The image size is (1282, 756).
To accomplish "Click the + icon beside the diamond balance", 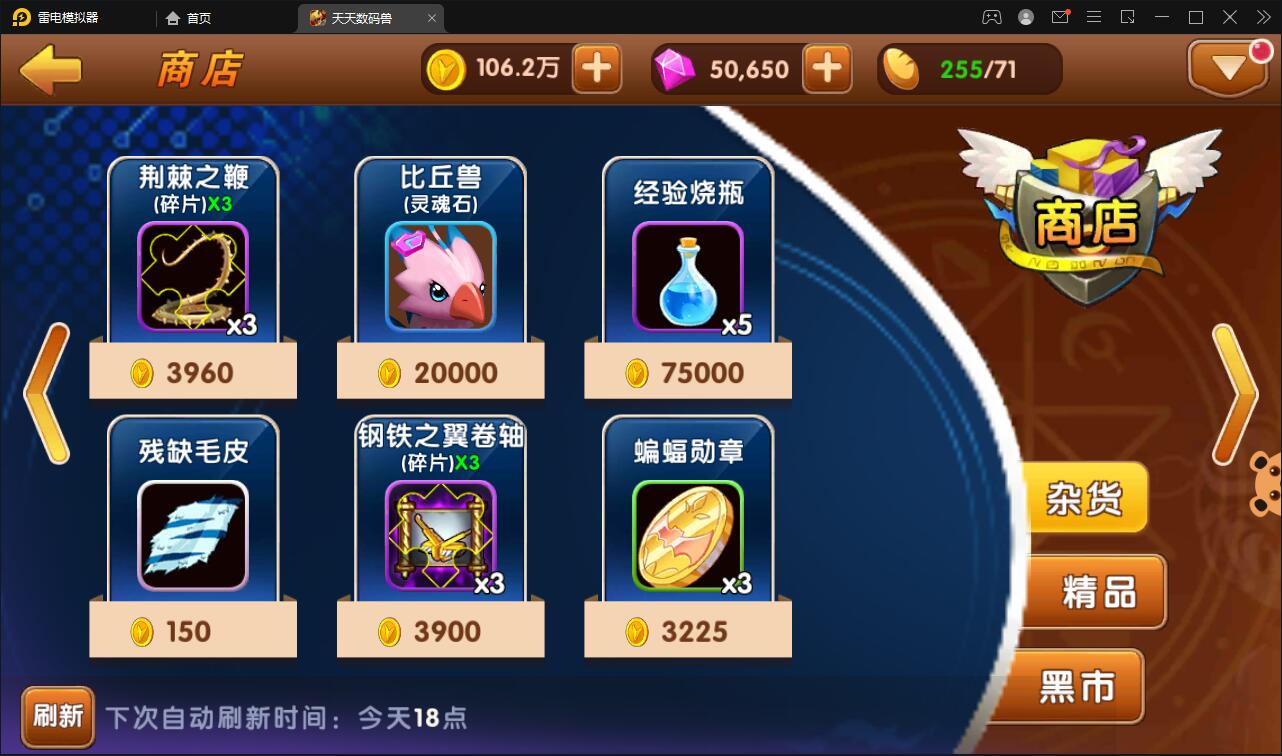I will click(827, 69).
